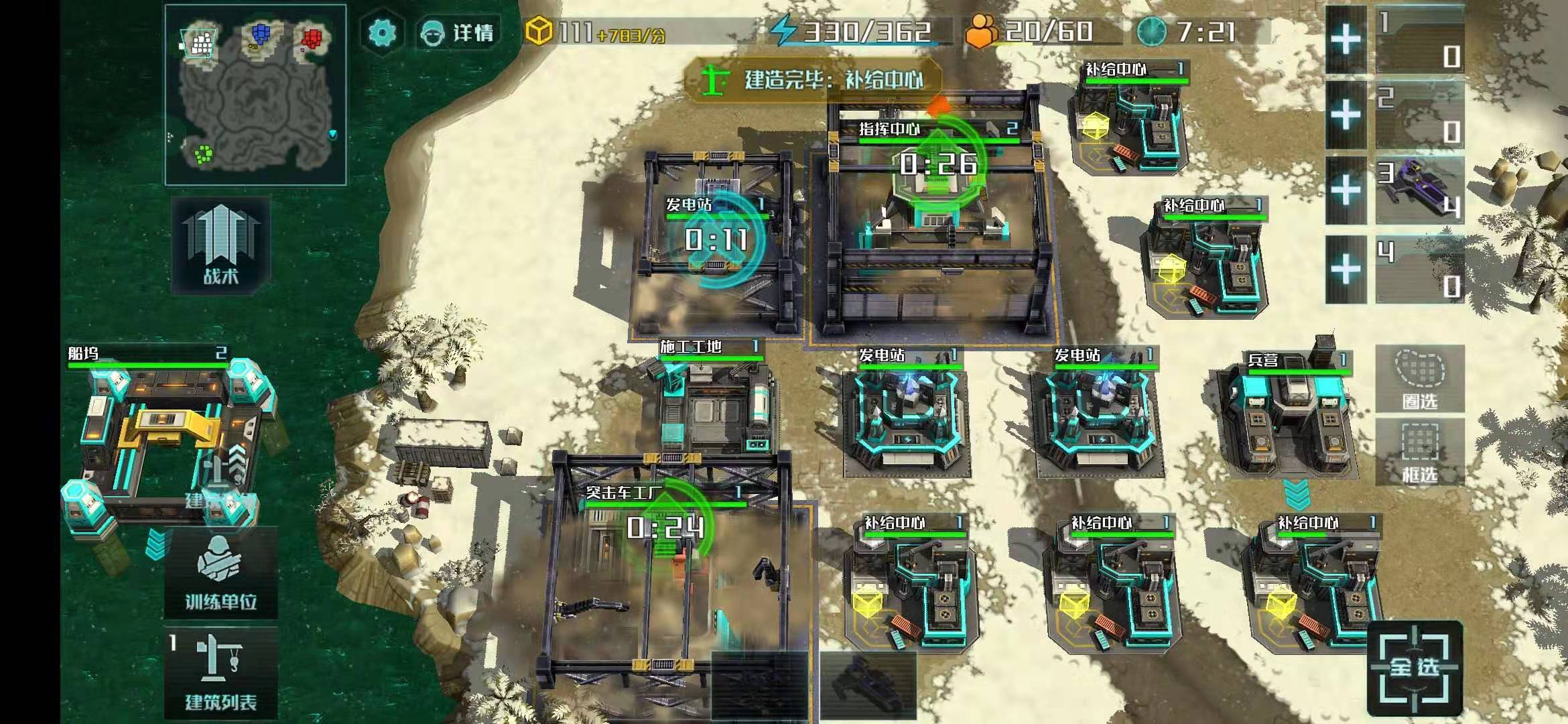Select the empty squad 2 slot
Image resolution: width=1568 pixels, height=724 pixels.
(1419, 115)
